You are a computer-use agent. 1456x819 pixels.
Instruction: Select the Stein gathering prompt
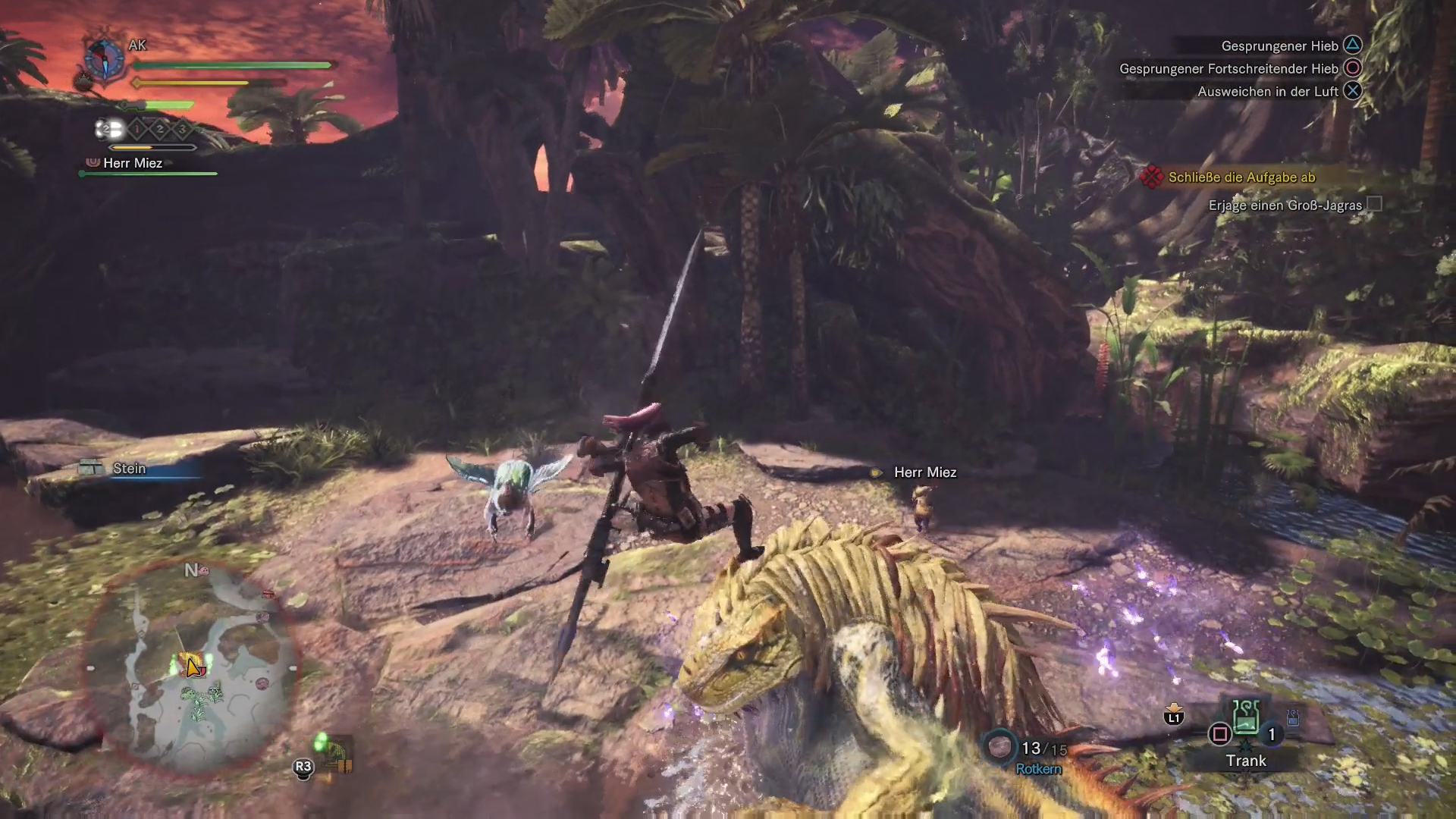(129, 469)
